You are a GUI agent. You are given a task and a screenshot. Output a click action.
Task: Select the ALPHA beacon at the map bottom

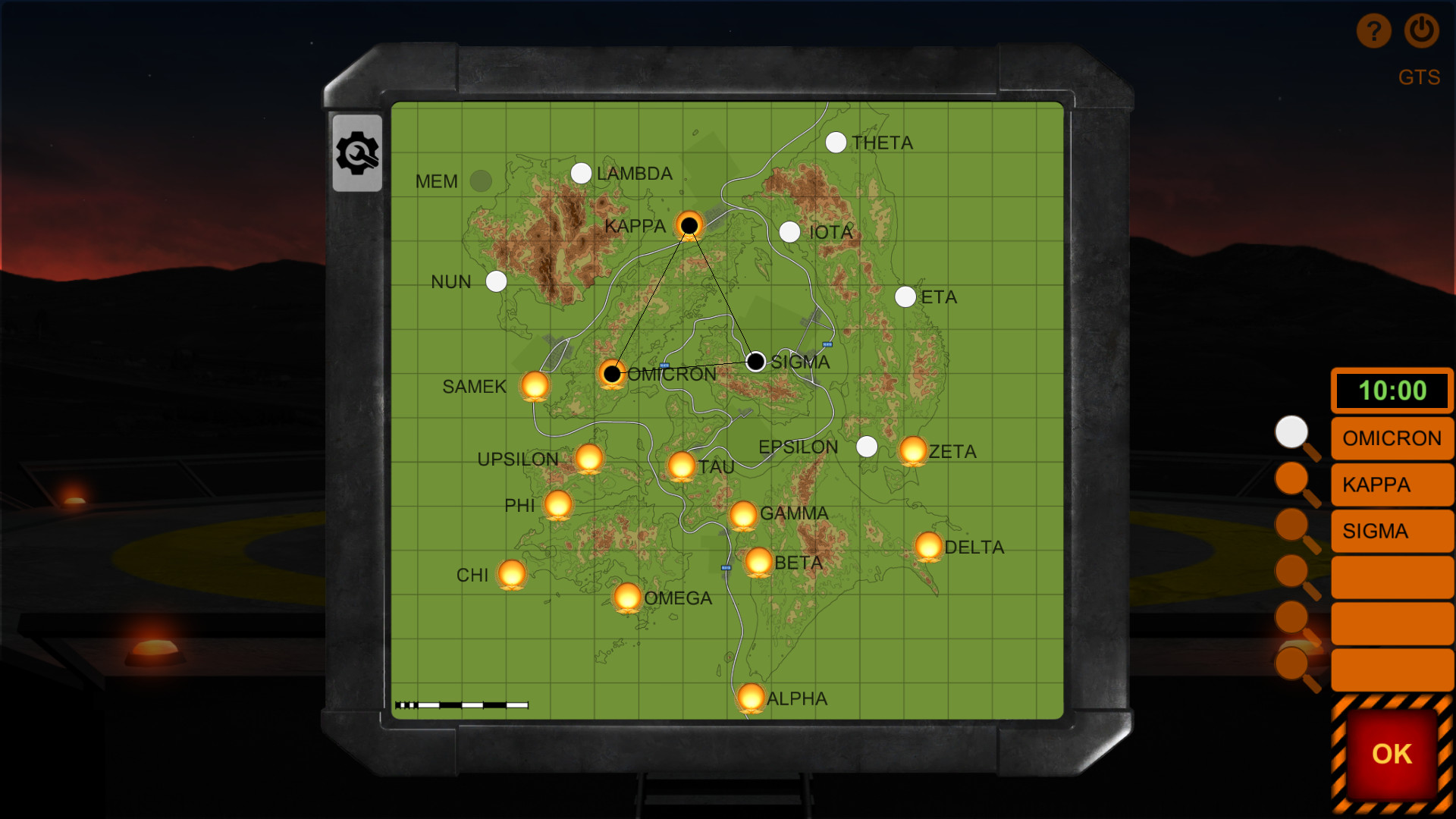[x=751, y=696]
